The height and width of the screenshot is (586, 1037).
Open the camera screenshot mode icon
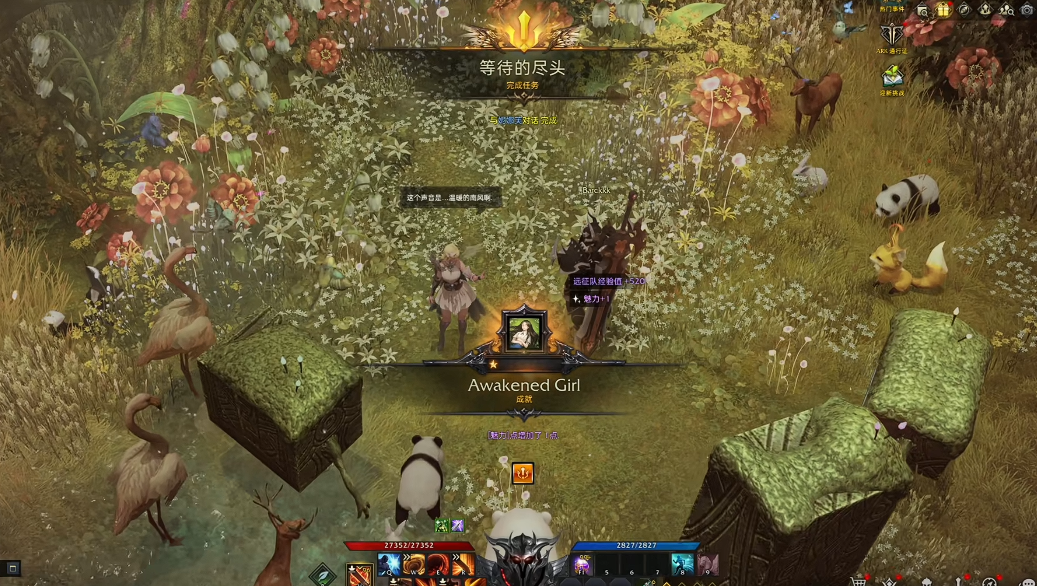[x=1026, y=9]
